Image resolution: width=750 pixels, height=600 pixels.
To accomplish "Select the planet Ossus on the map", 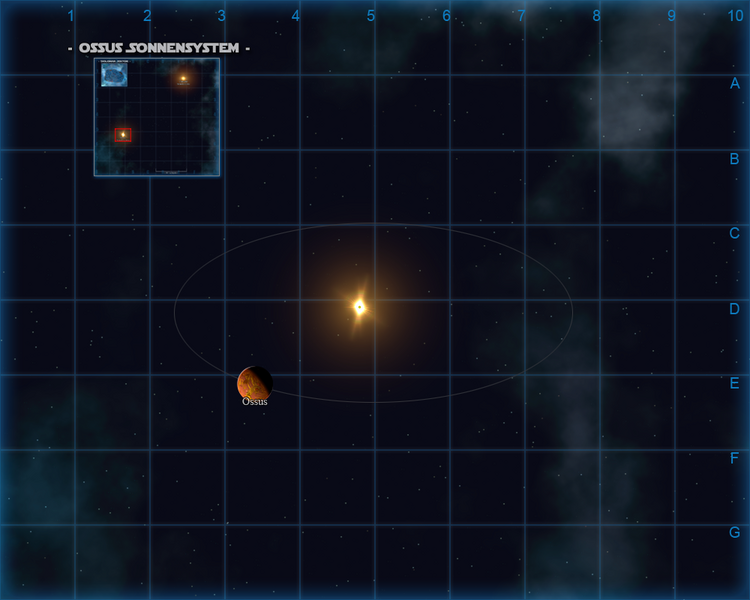I will coord(254,383).
